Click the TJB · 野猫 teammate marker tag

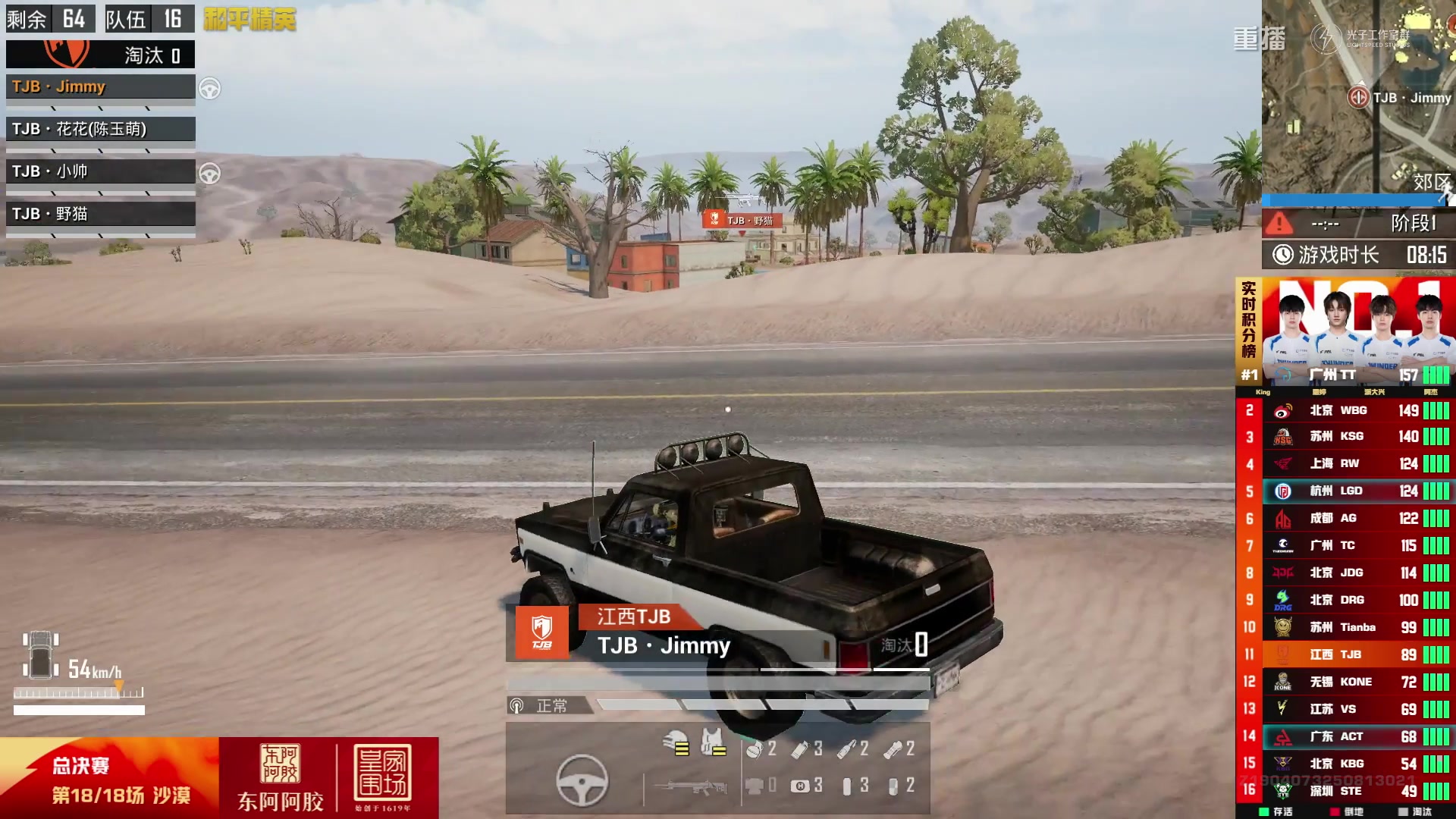coord(742,220)
